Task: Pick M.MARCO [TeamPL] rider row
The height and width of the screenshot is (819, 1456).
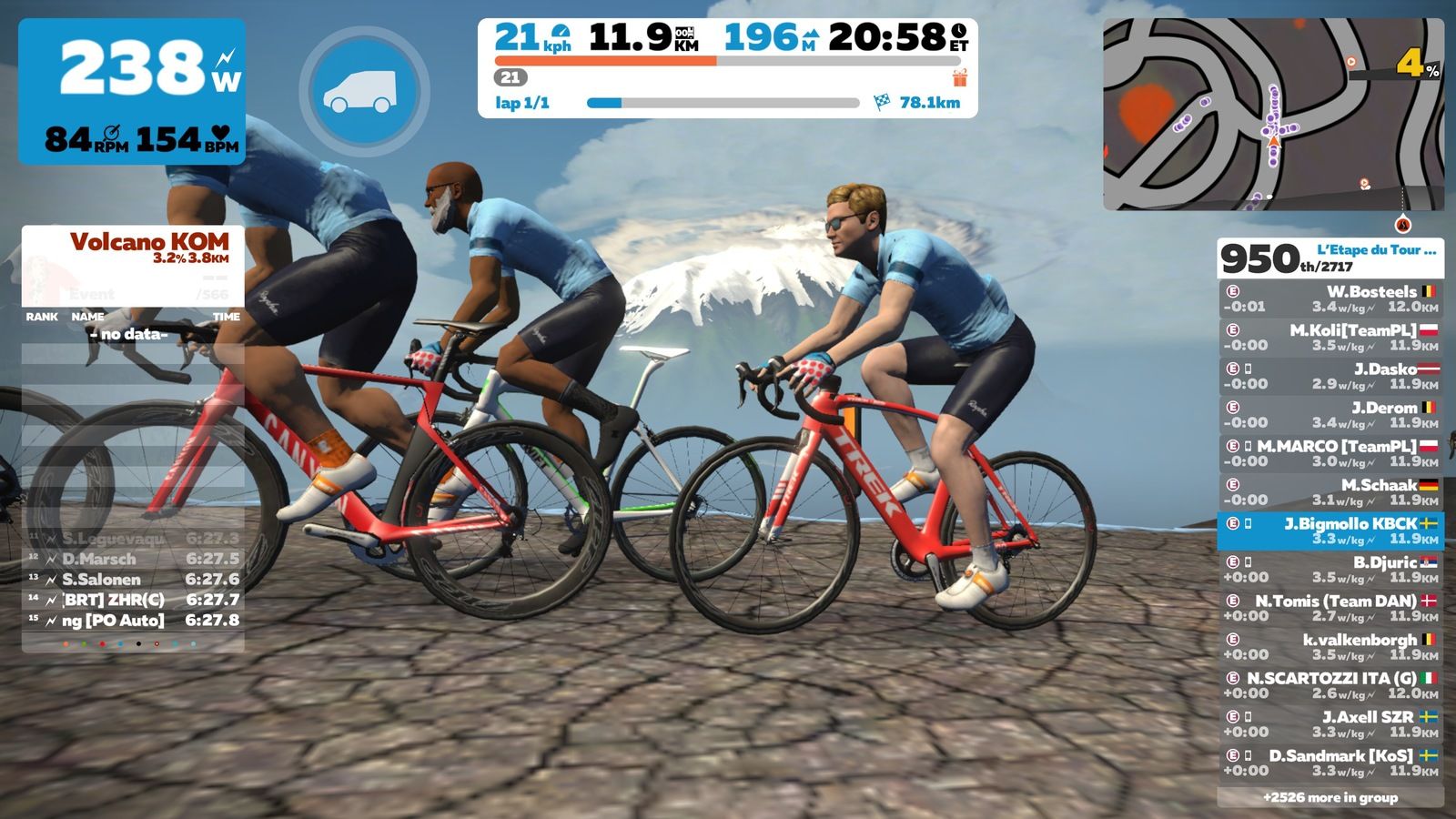Action: pos(1330,453)
